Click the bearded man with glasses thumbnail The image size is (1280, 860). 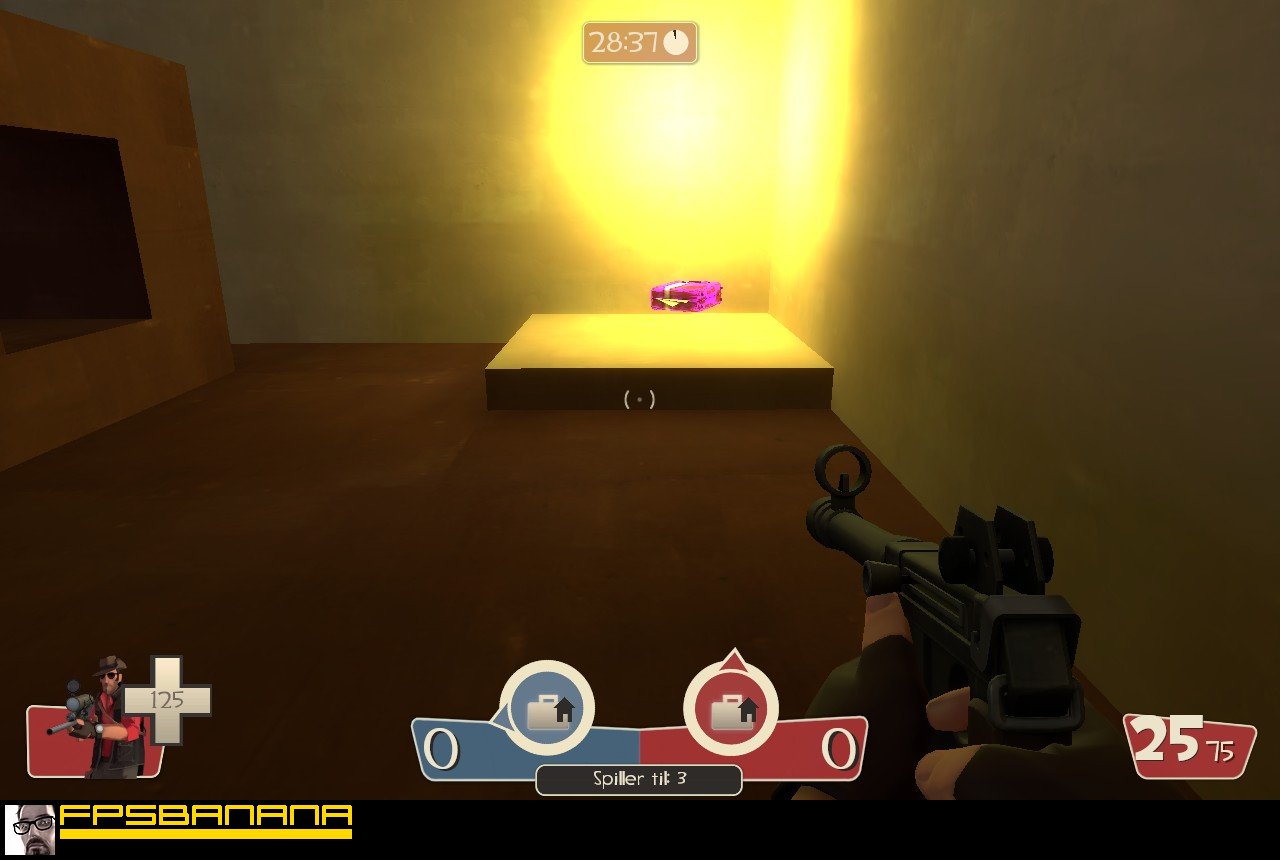pyautogui.click(x=30, y=829)
